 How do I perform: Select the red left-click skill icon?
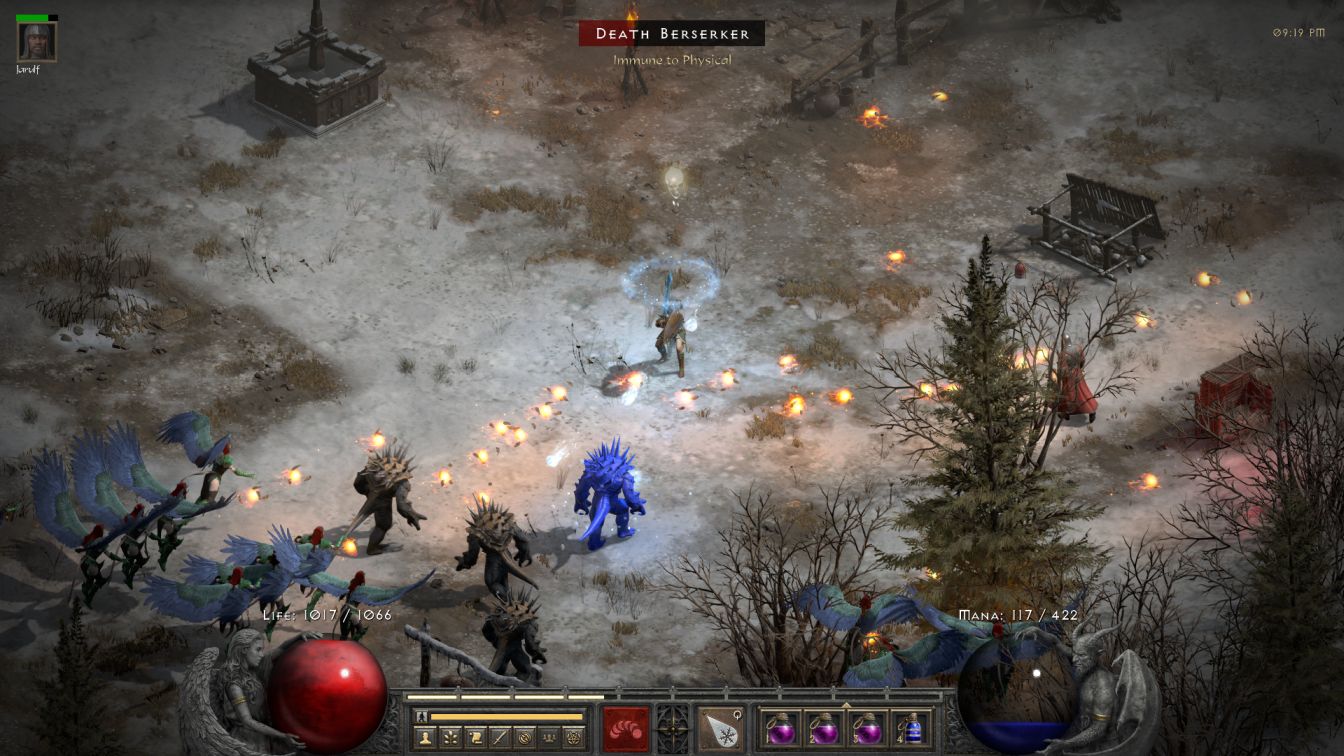click(x=626, y=728)
